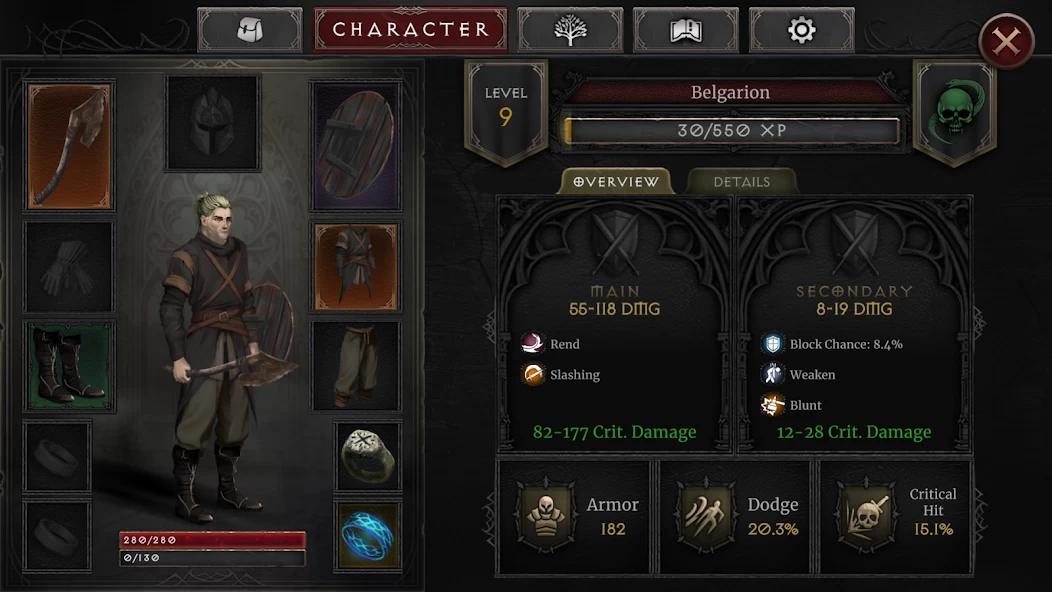Select the equipped chest armor slot

point(357,266)
